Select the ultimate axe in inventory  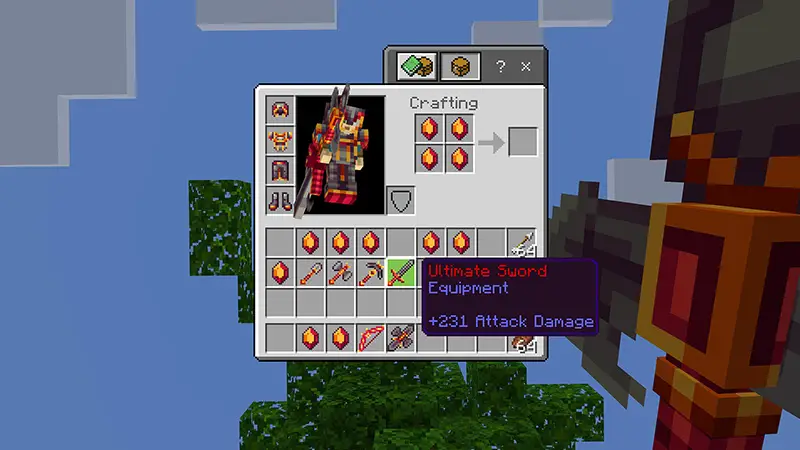[x=341, y=272]
